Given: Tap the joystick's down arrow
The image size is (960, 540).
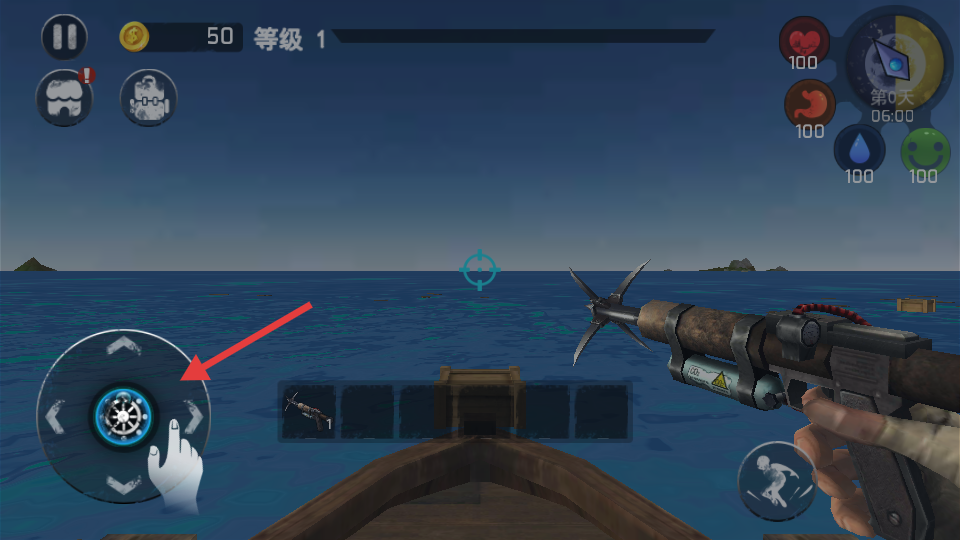Looking at the screenshot, I should pyautogui.click(x=123, y=485).
